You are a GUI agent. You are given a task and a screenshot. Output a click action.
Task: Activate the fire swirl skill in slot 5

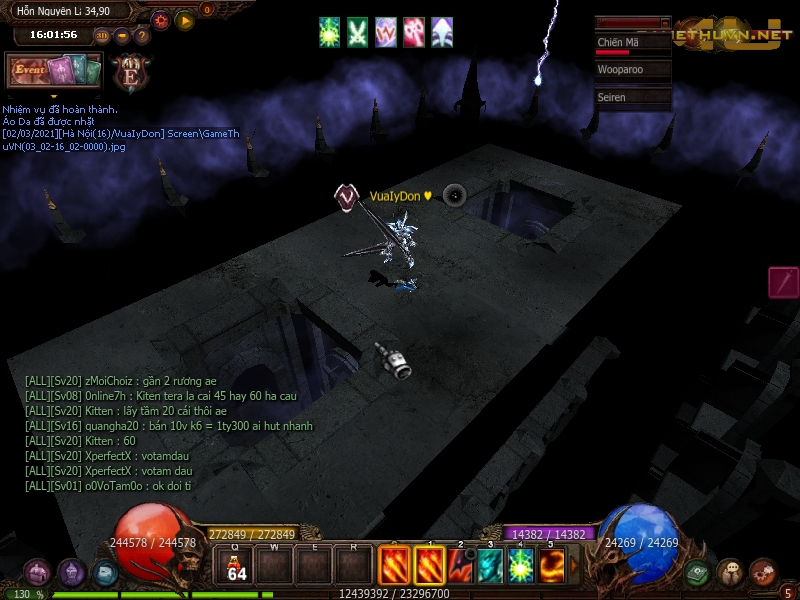coord(552,566)
